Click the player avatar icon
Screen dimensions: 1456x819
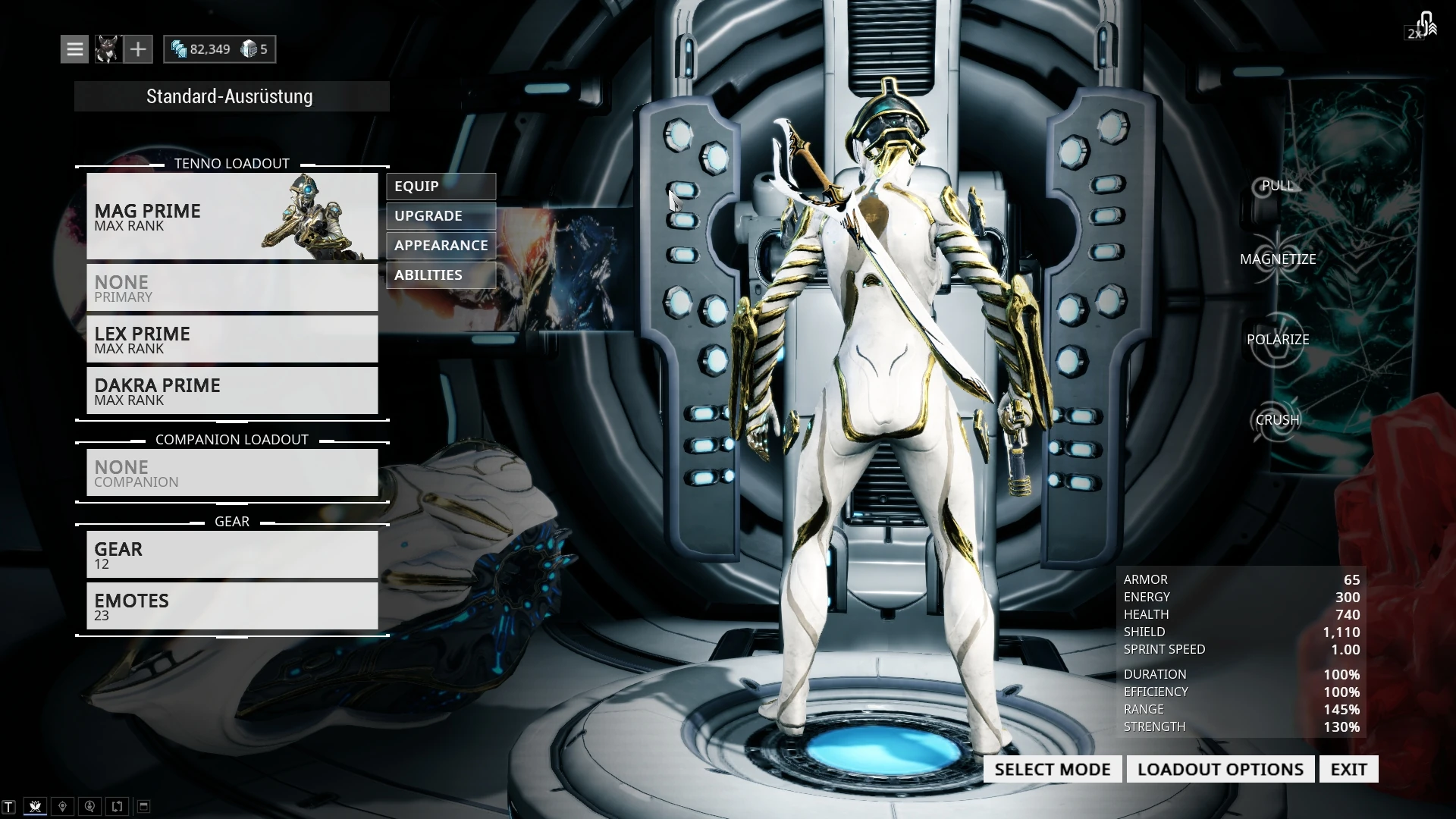click(107, 49)
